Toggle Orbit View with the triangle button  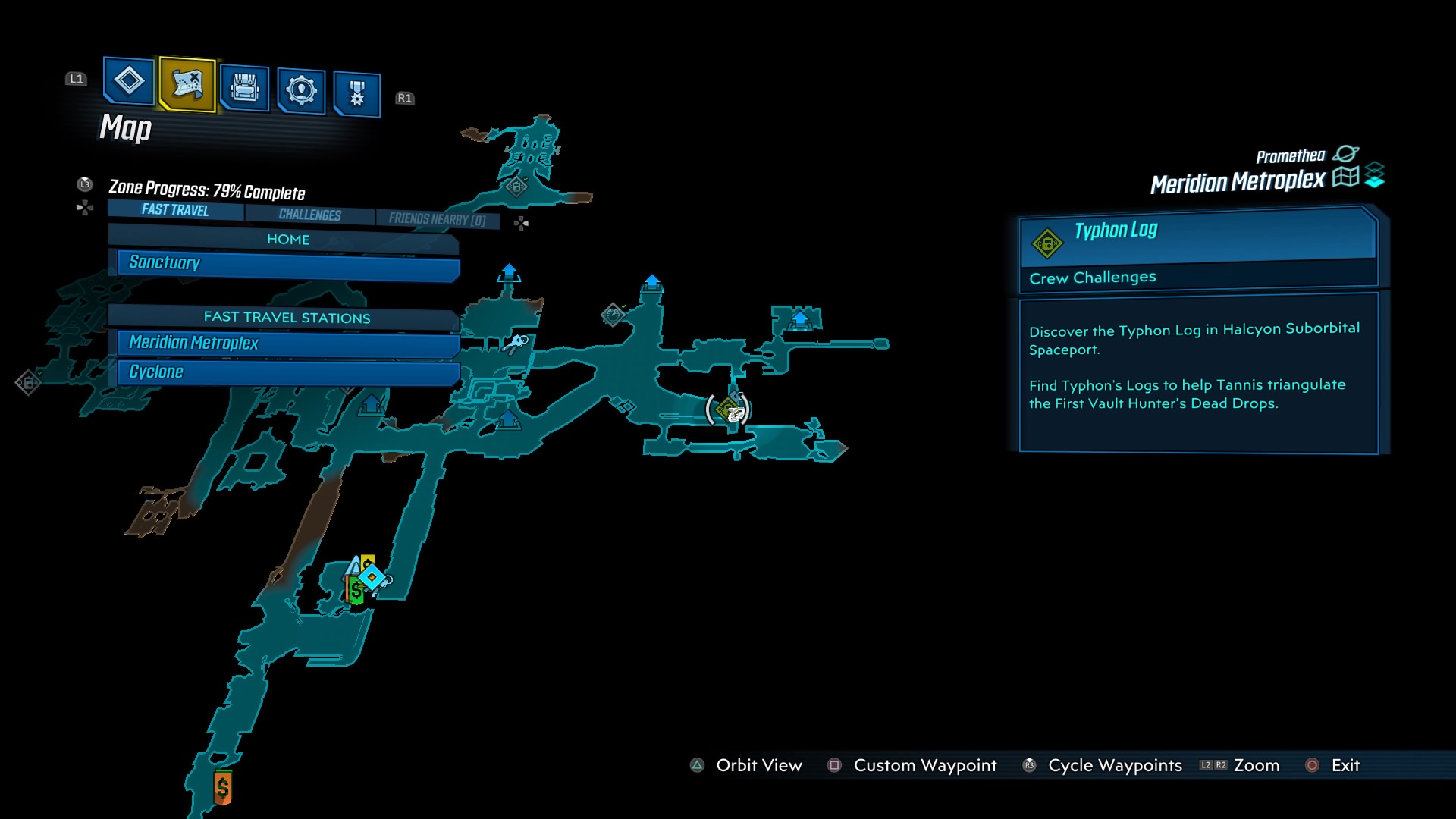click(695, 765)
